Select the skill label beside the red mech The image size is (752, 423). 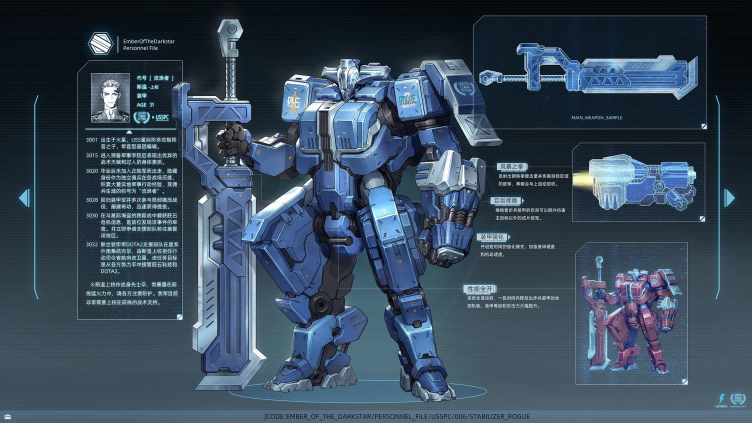[x=481, y=288]
